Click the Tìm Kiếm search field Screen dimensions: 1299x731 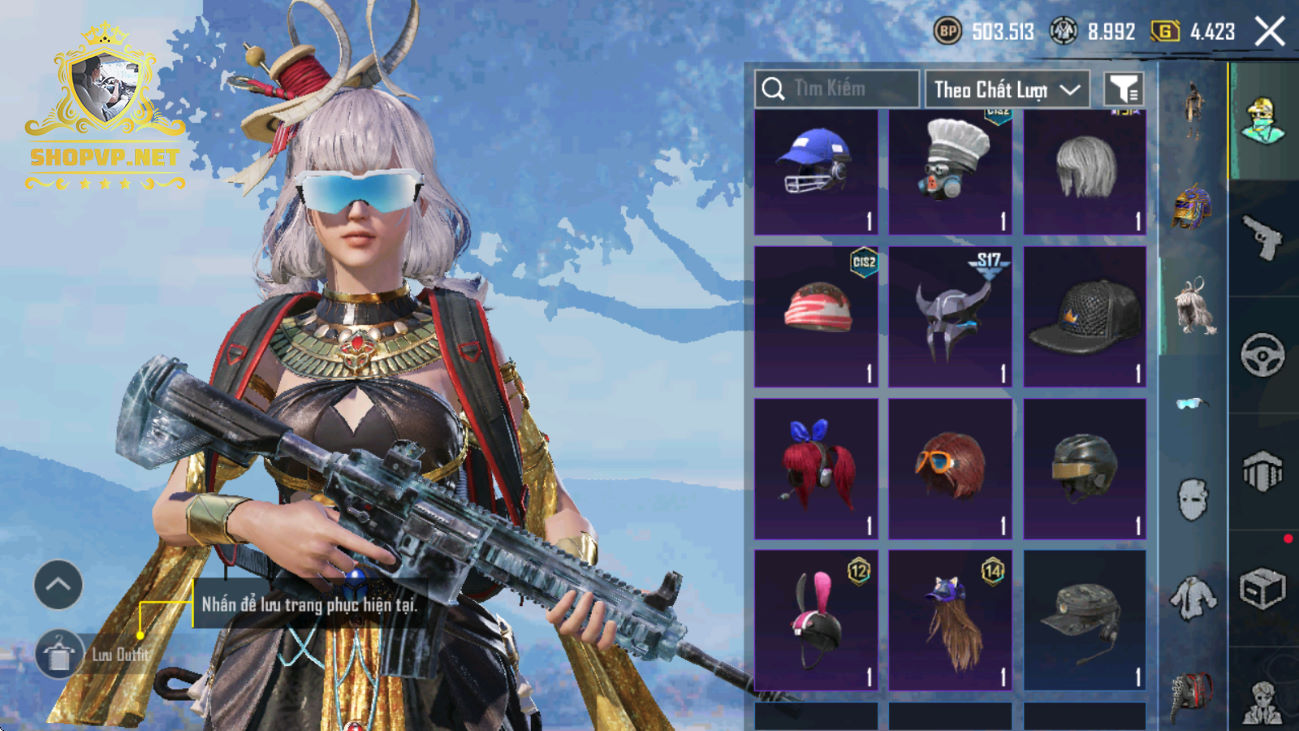[837, 89]
